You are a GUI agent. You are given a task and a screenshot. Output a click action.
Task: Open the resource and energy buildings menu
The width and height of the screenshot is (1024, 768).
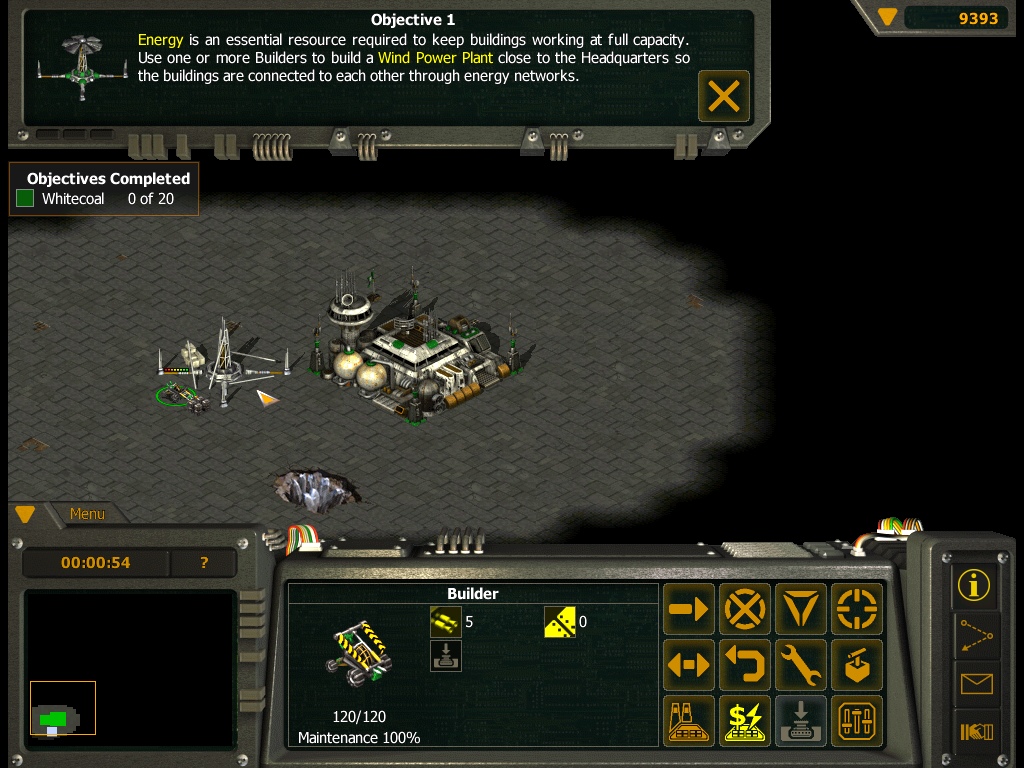pyautogui.click(x=745, y=721)
